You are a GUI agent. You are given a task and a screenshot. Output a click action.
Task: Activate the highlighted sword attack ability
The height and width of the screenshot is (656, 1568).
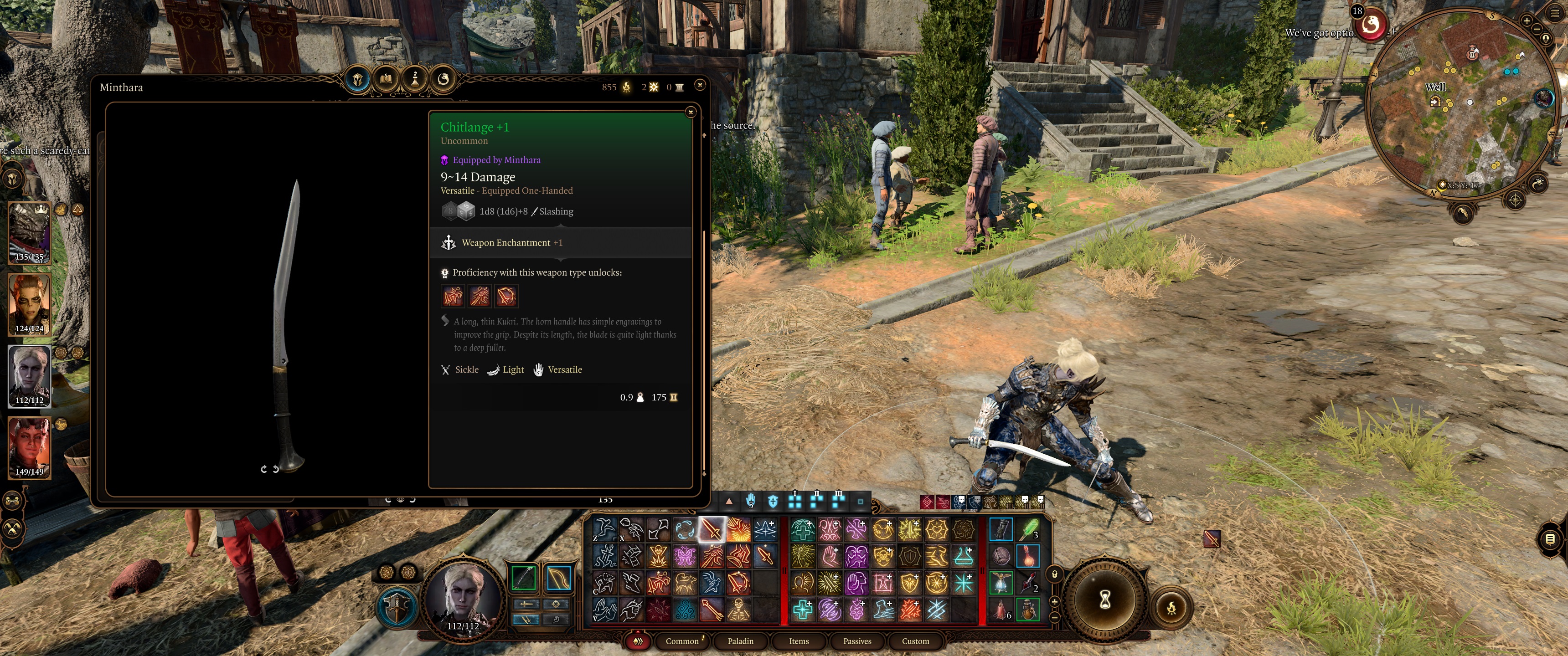point(711,529)
